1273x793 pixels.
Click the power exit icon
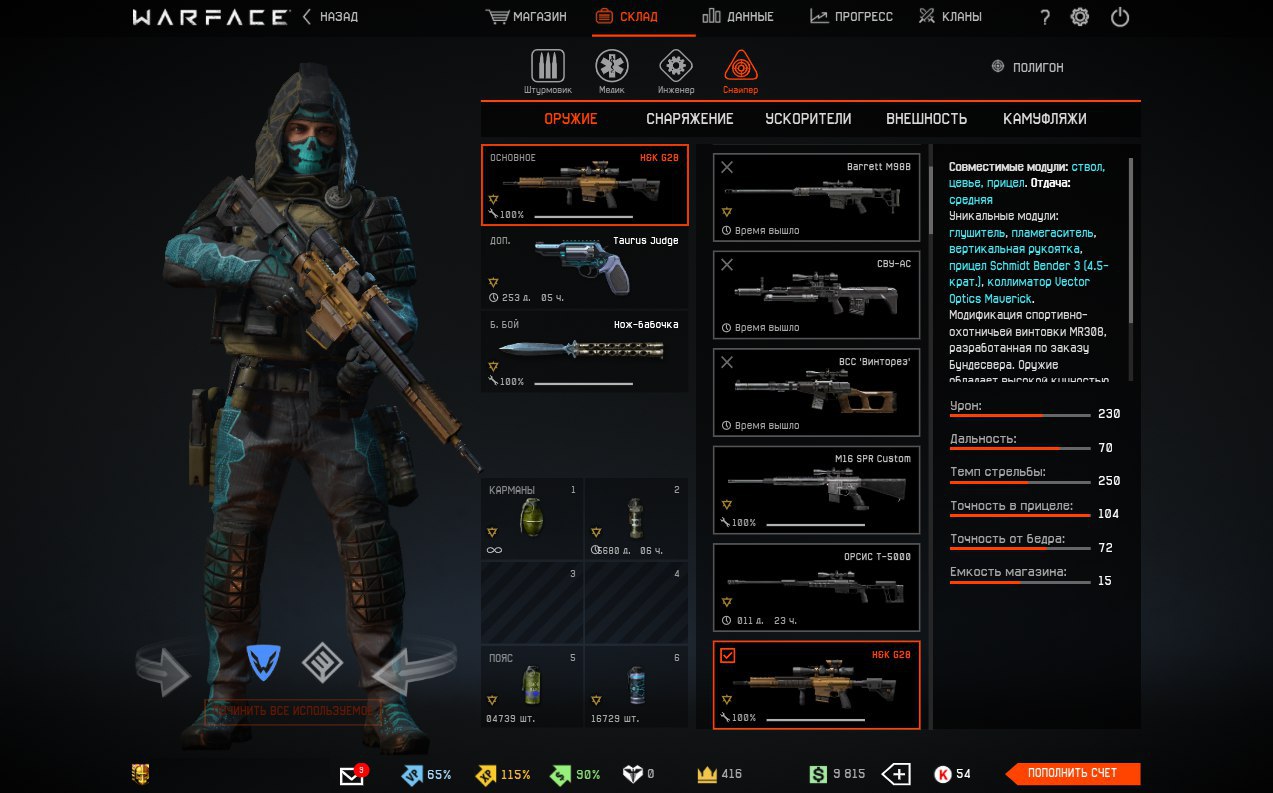coord(1120,17)
